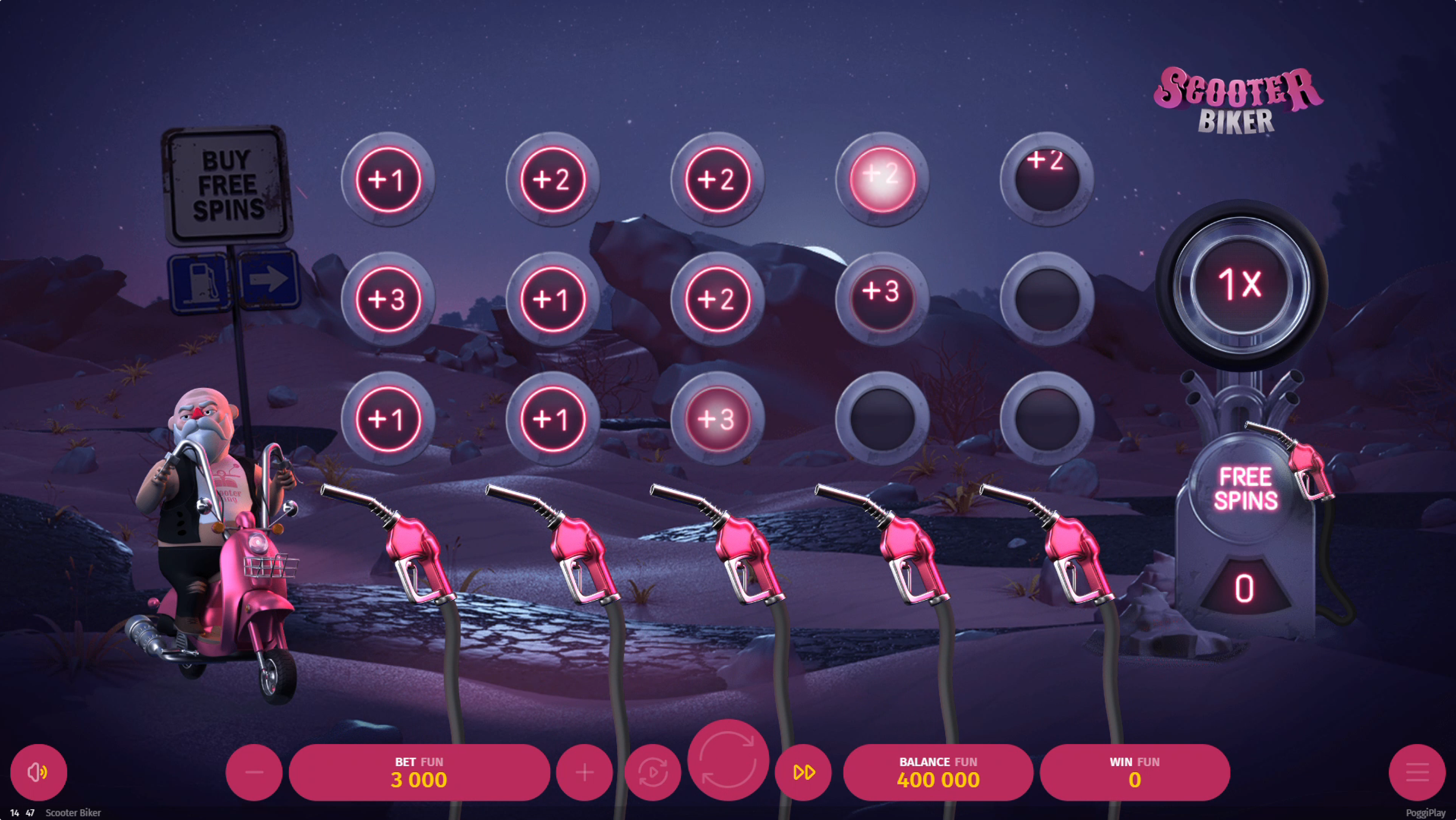Increase the bet with the plus button
The width and height of the screenshot is (1456, 820).
(x=584, y=773)
